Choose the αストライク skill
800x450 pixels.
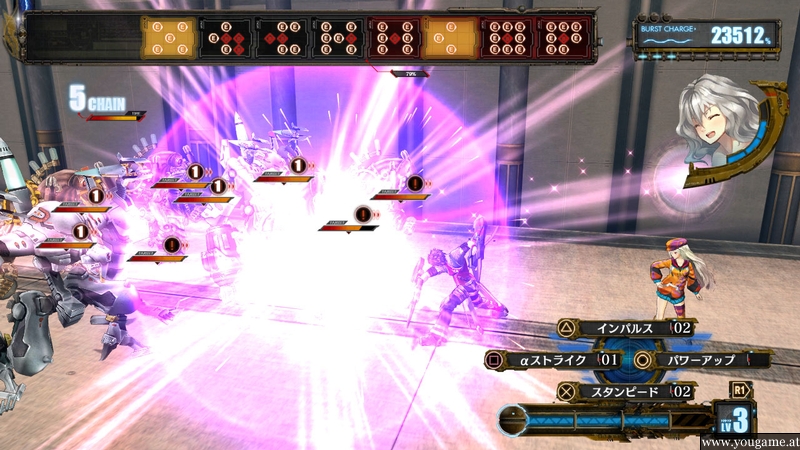coord(552,359)
